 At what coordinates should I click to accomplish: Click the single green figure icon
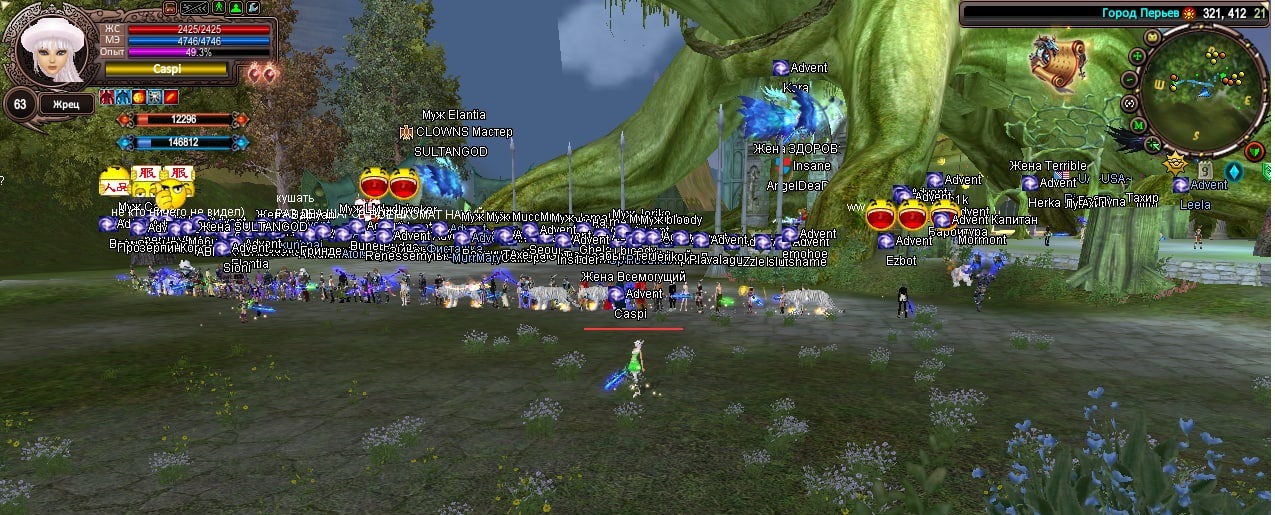coord(217,8)
